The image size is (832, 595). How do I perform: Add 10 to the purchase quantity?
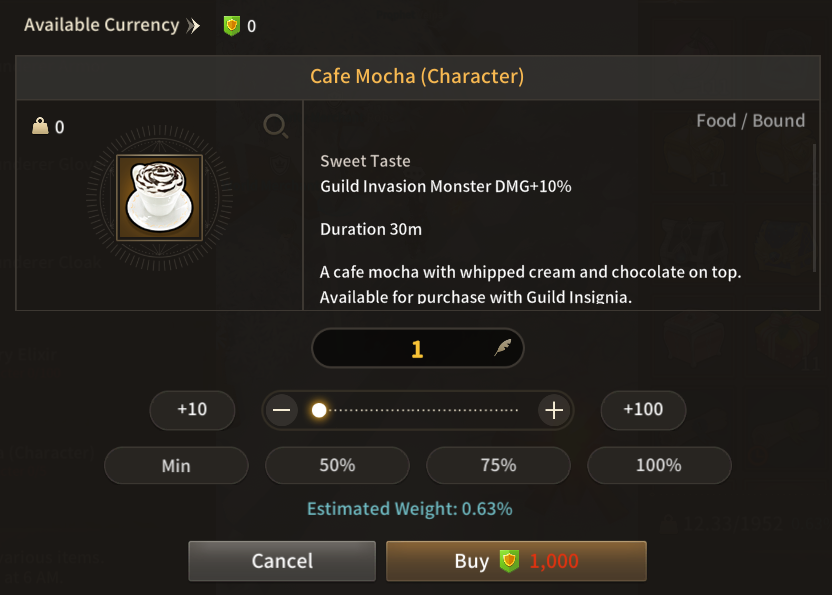click(x=192, y=409)
